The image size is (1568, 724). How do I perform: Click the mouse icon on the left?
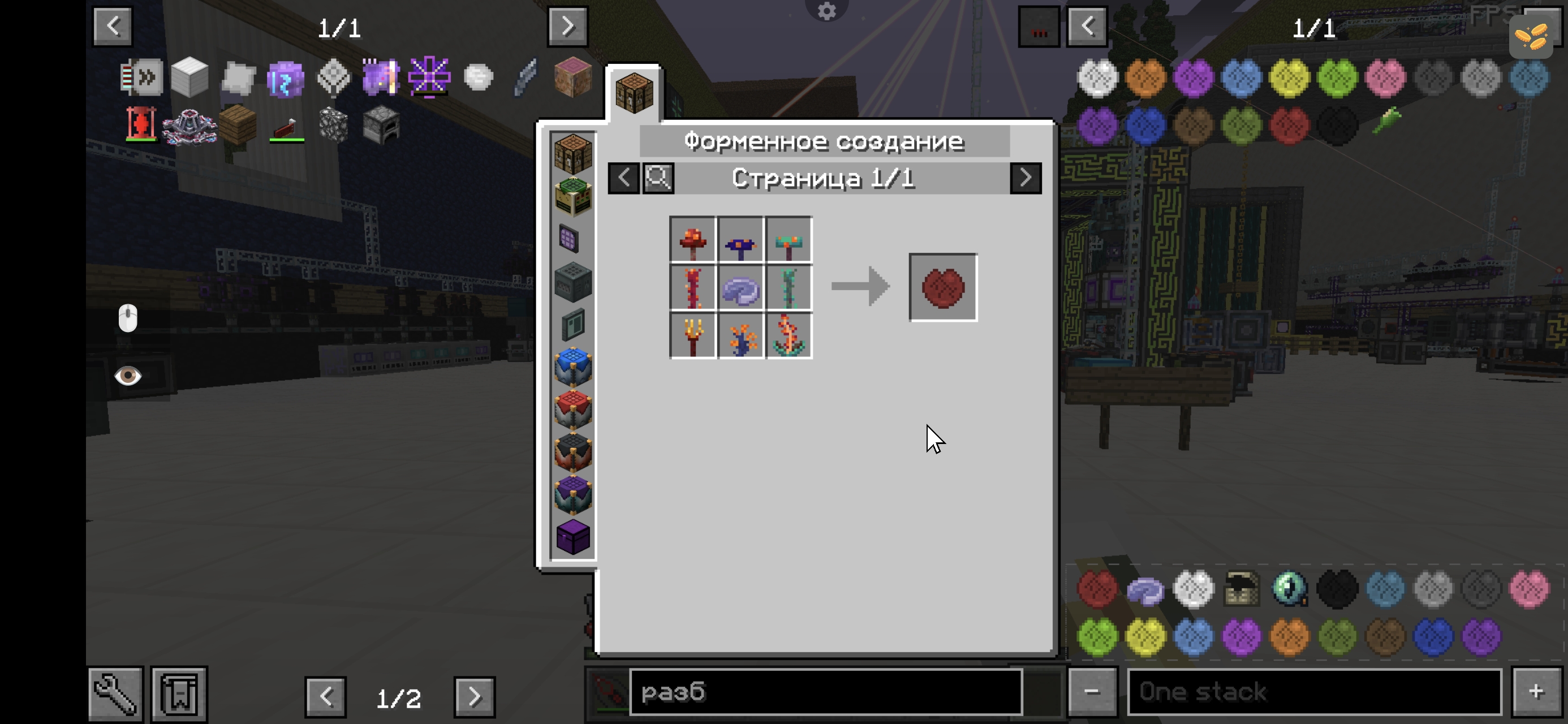click(x=128, y=318)
